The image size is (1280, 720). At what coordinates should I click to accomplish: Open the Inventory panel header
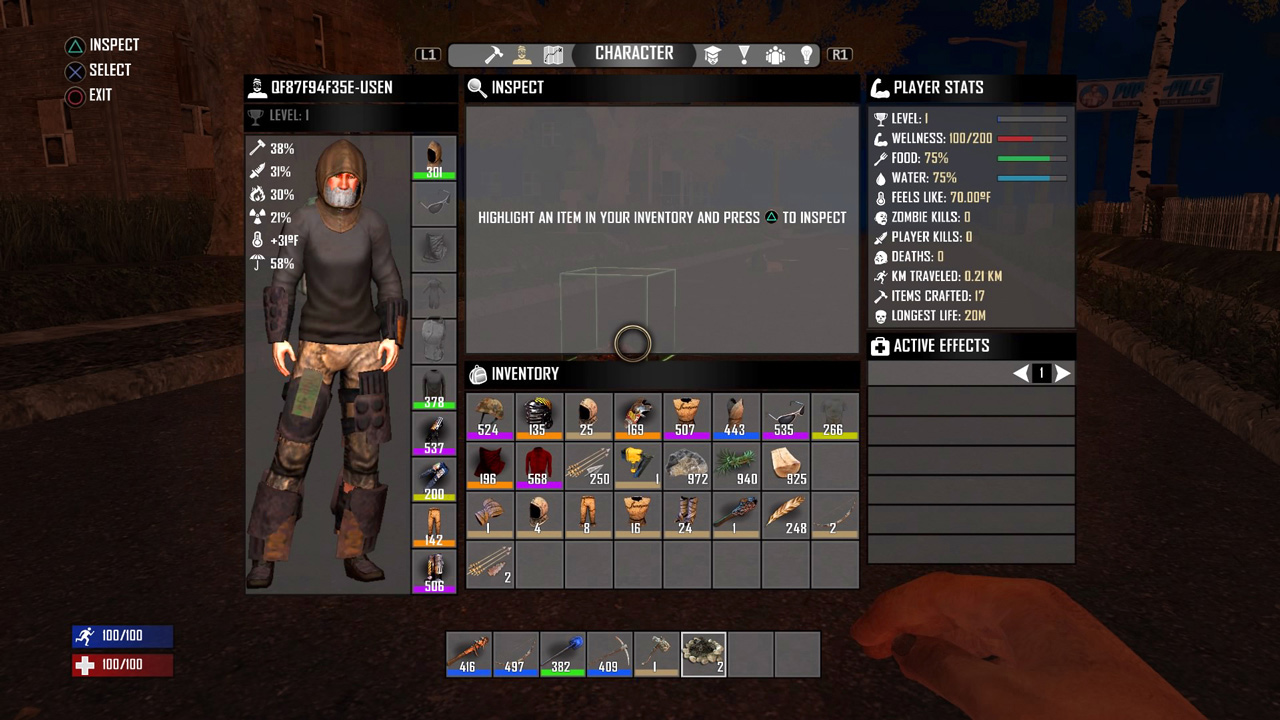tap(520, 374)
